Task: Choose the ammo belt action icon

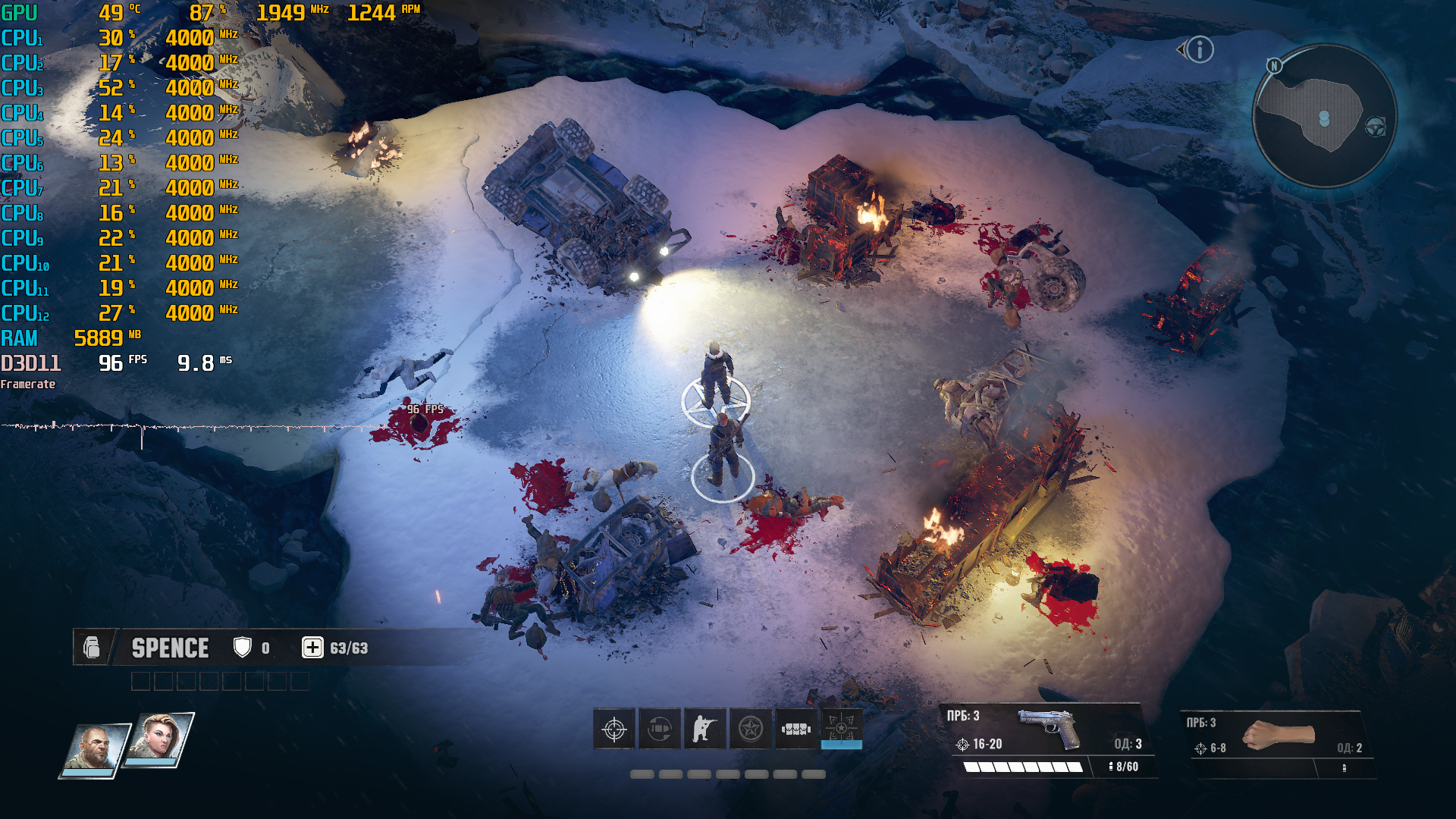Action: (796, 730)
